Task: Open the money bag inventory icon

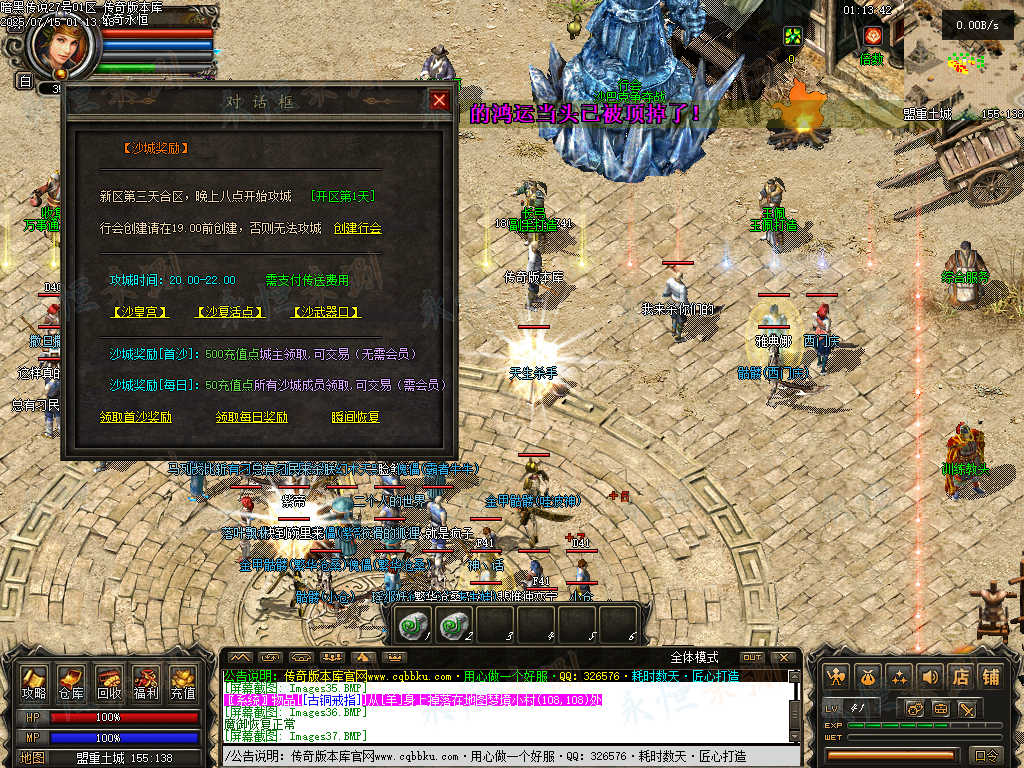Action: (x=867, y=677)
